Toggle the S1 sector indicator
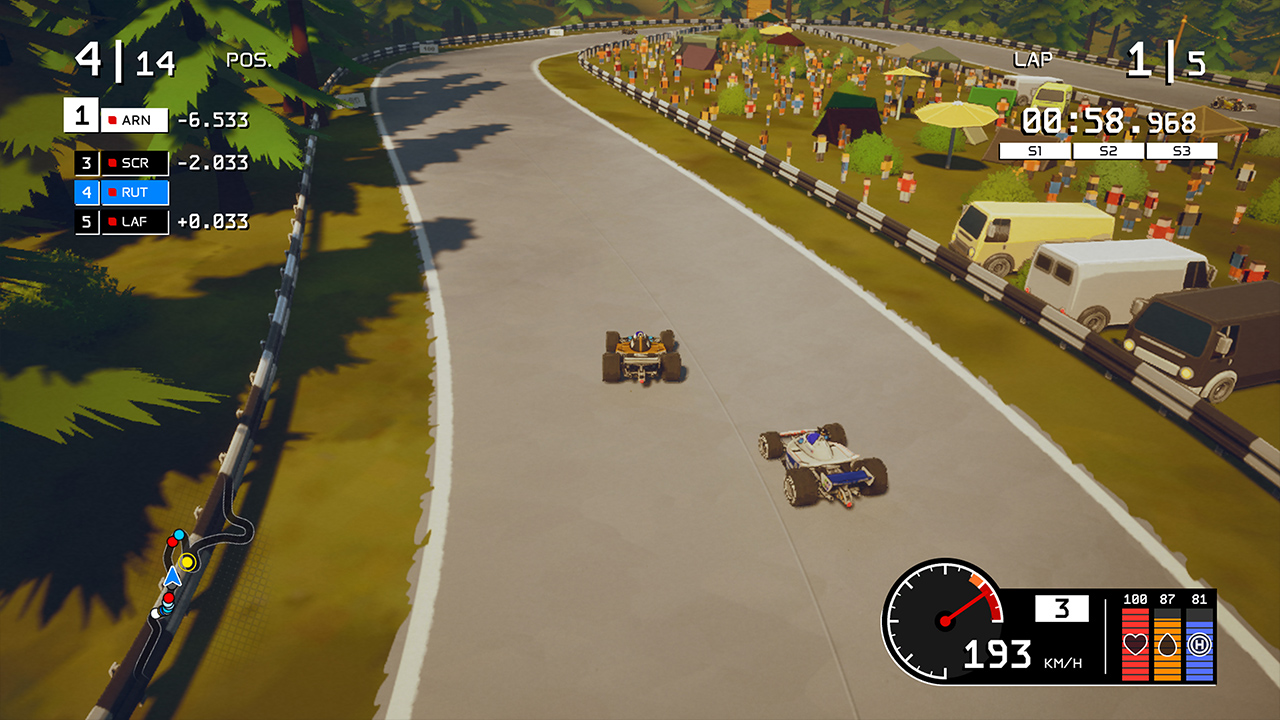Image resolution: width=1280 pixels, height=720 pixels. (x=1035, y=150)
